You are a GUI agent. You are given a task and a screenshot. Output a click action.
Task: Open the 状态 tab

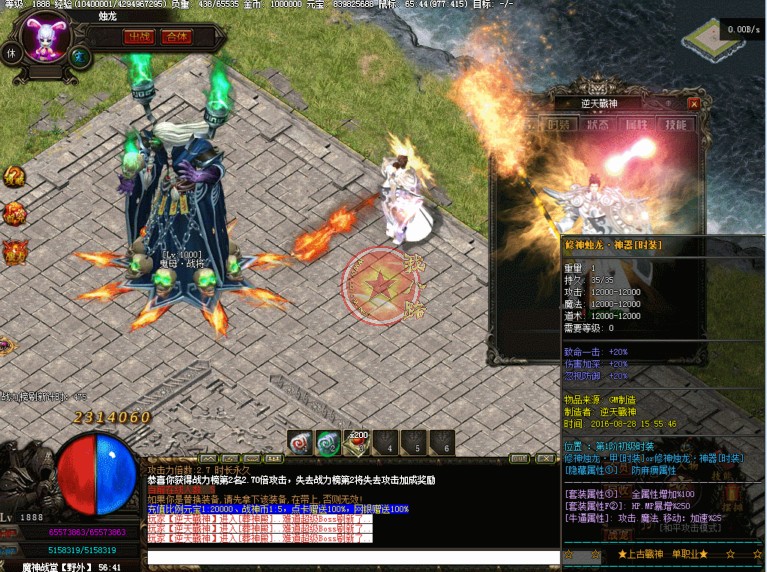(597, 125)
